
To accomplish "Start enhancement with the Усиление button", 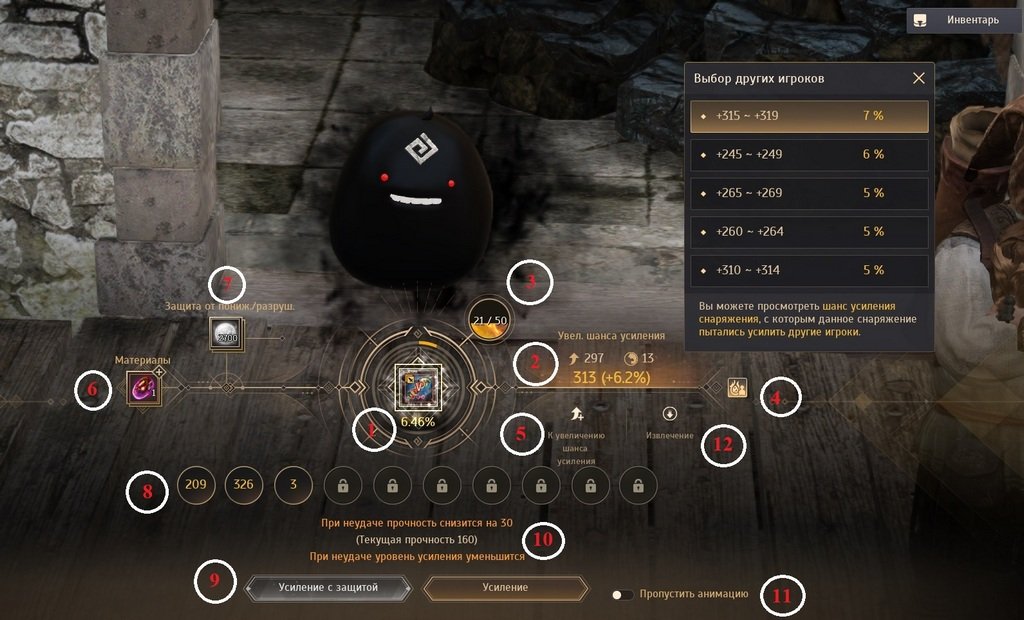I will (x=505, y=588).
